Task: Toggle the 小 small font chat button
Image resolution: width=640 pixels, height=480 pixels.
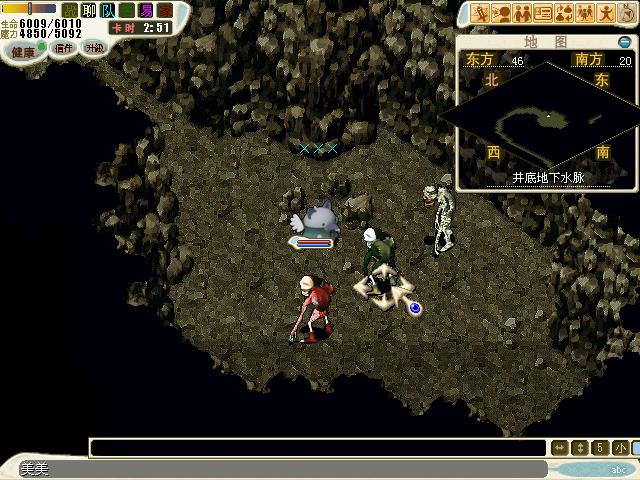Action: click(x=620, y=447)
